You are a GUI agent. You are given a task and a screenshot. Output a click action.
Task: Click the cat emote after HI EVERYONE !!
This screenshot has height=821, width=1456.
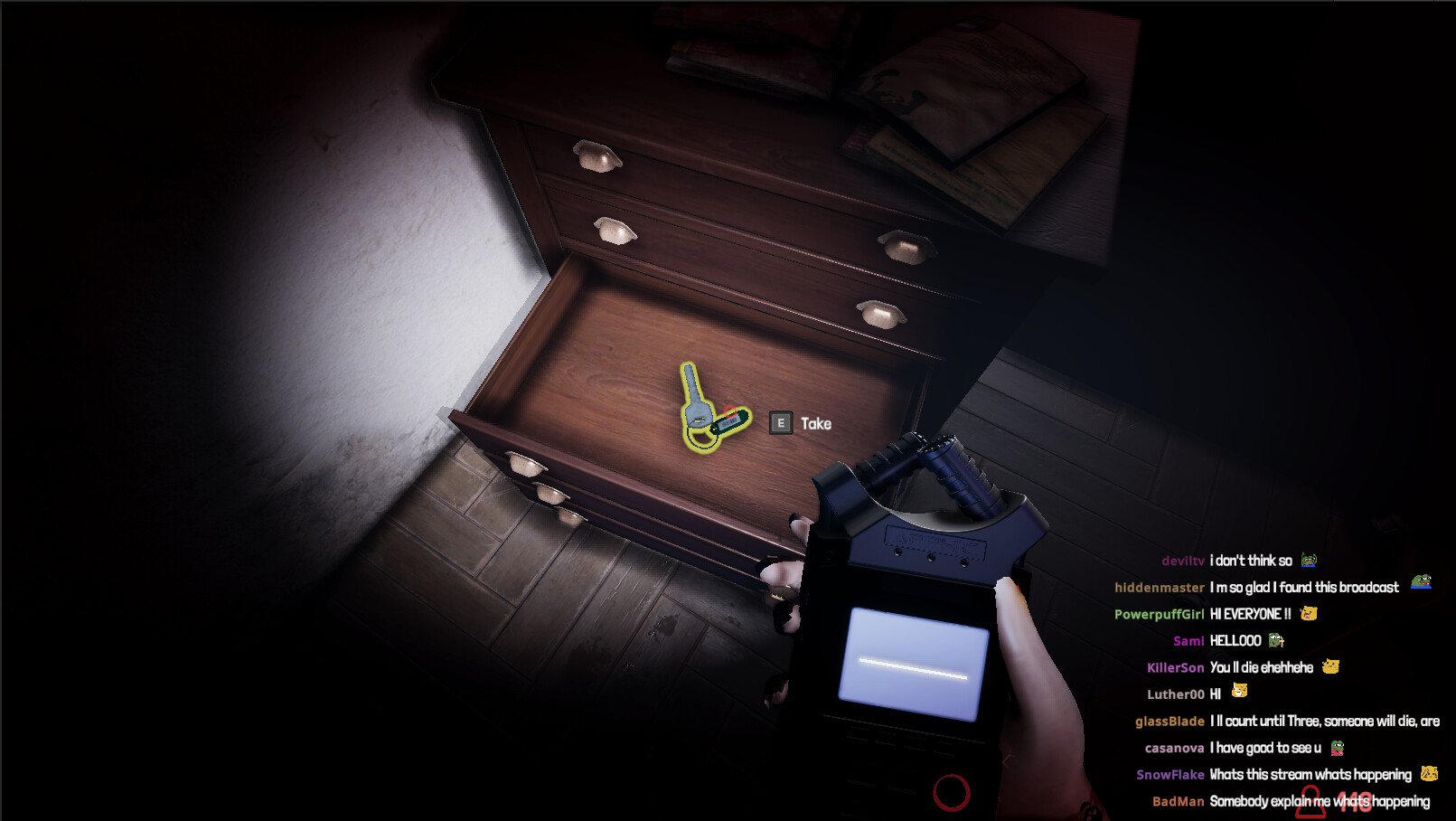[x=1308, y=613]
